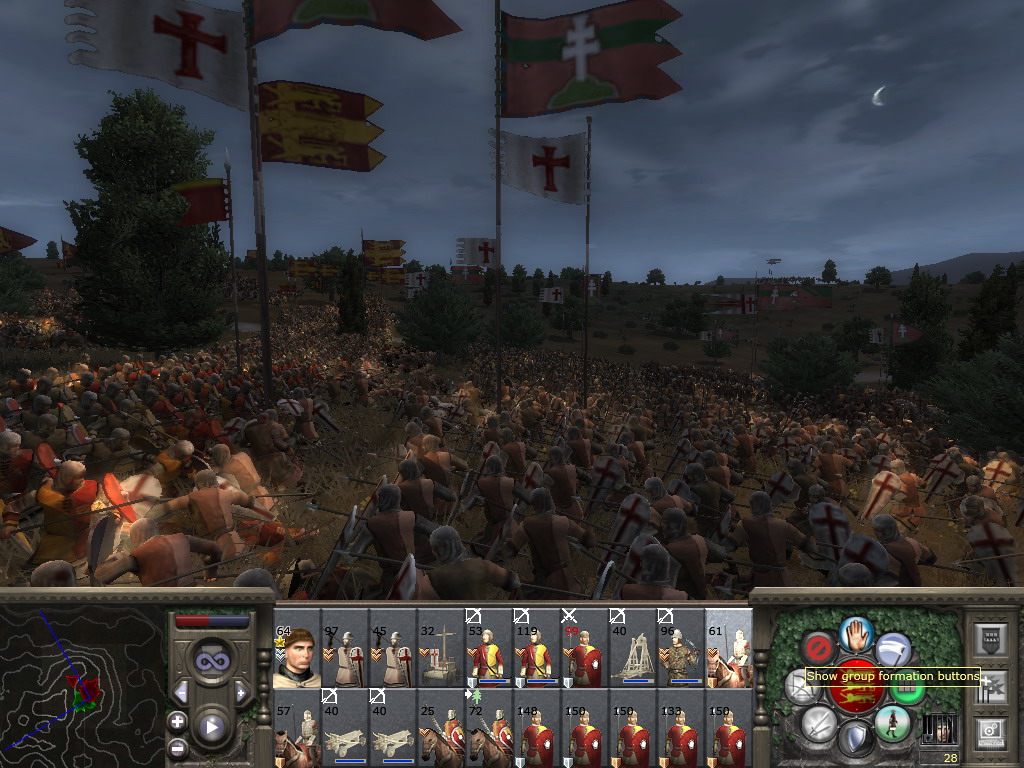Click the play button for game speed

(210, 727)
